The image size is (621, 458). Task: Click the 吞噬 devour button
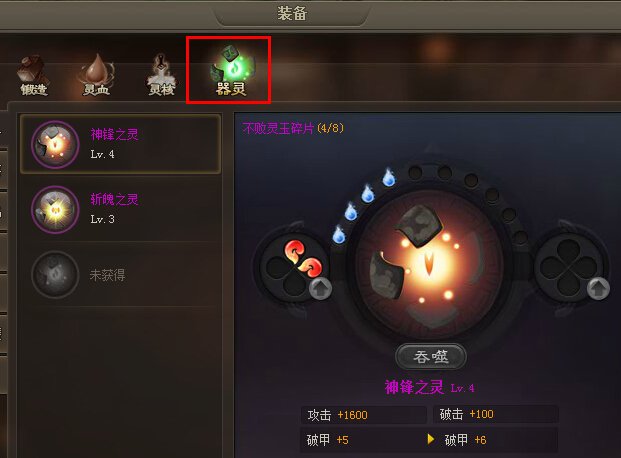430,356
